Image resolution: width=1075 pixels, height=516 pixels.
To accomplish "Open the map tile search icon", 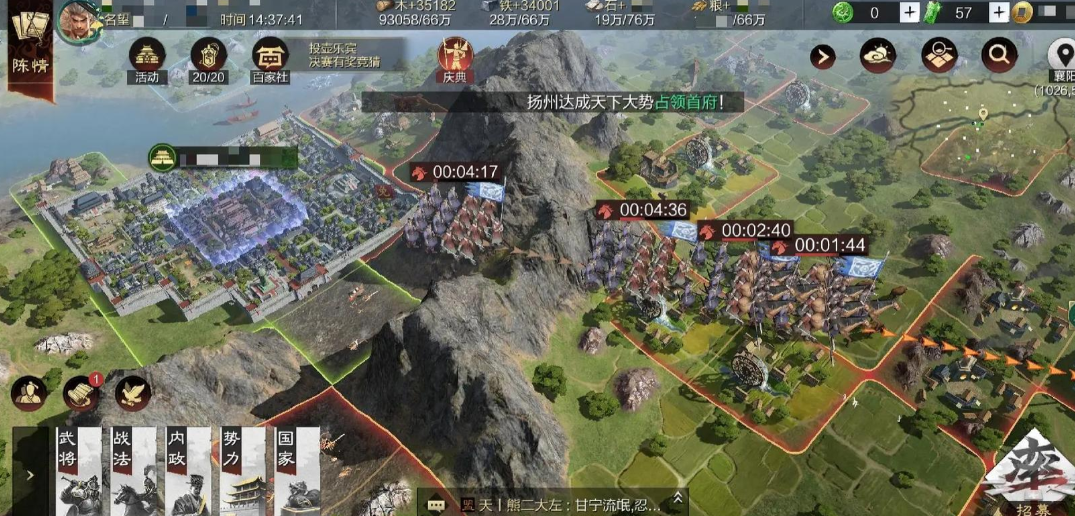I will point(939,56).
